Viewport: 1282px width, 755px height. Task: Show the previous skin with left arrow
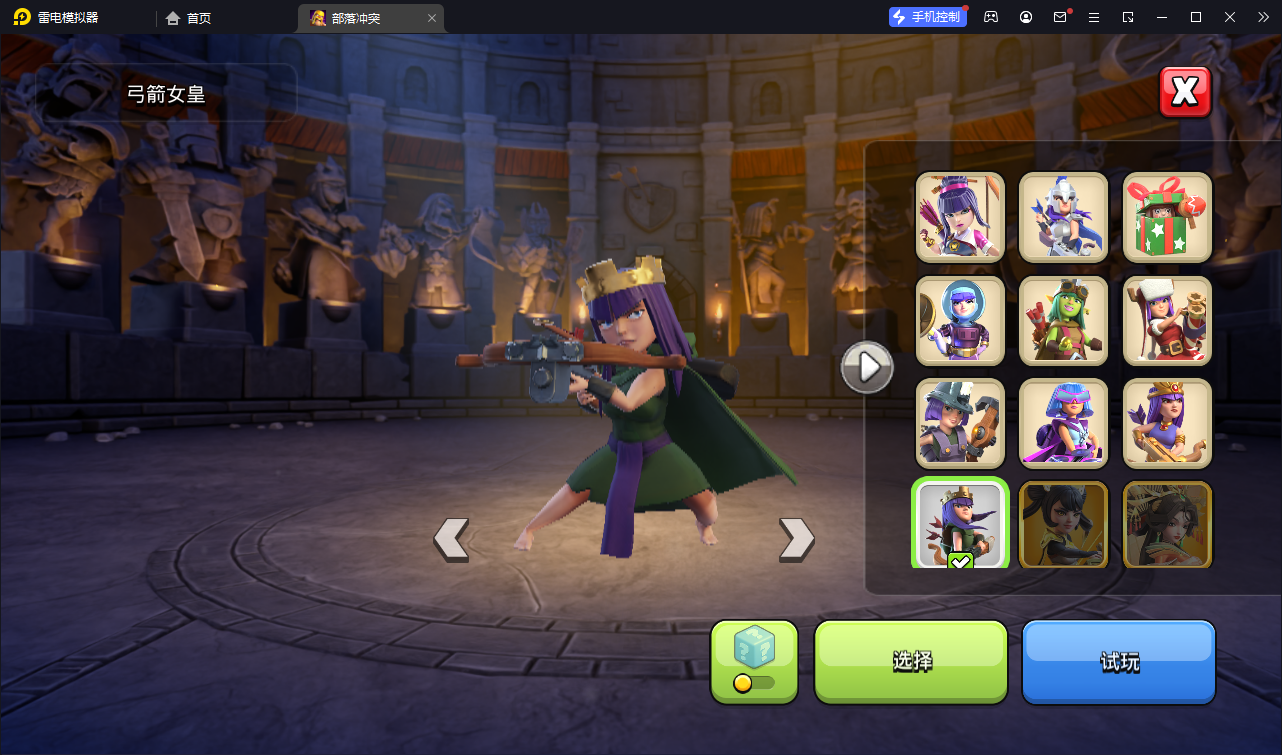click(451, 539)
